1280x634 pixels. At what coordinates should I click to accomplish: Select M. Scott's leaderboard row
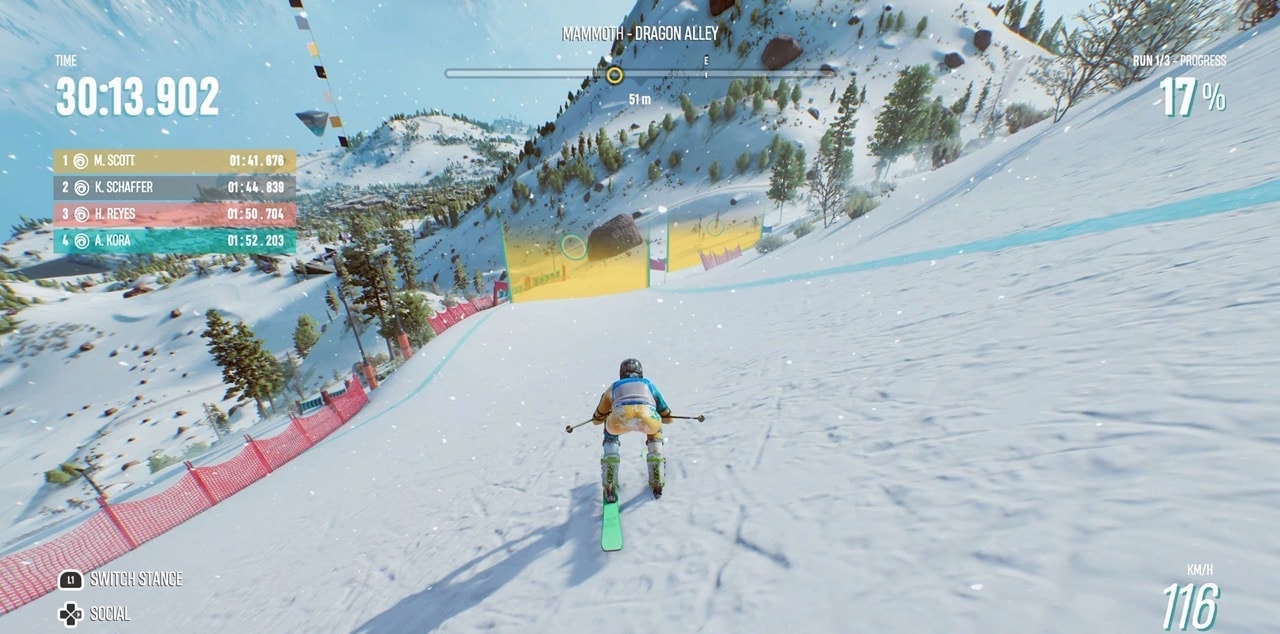pyautogui.click(x=174, y=160)
